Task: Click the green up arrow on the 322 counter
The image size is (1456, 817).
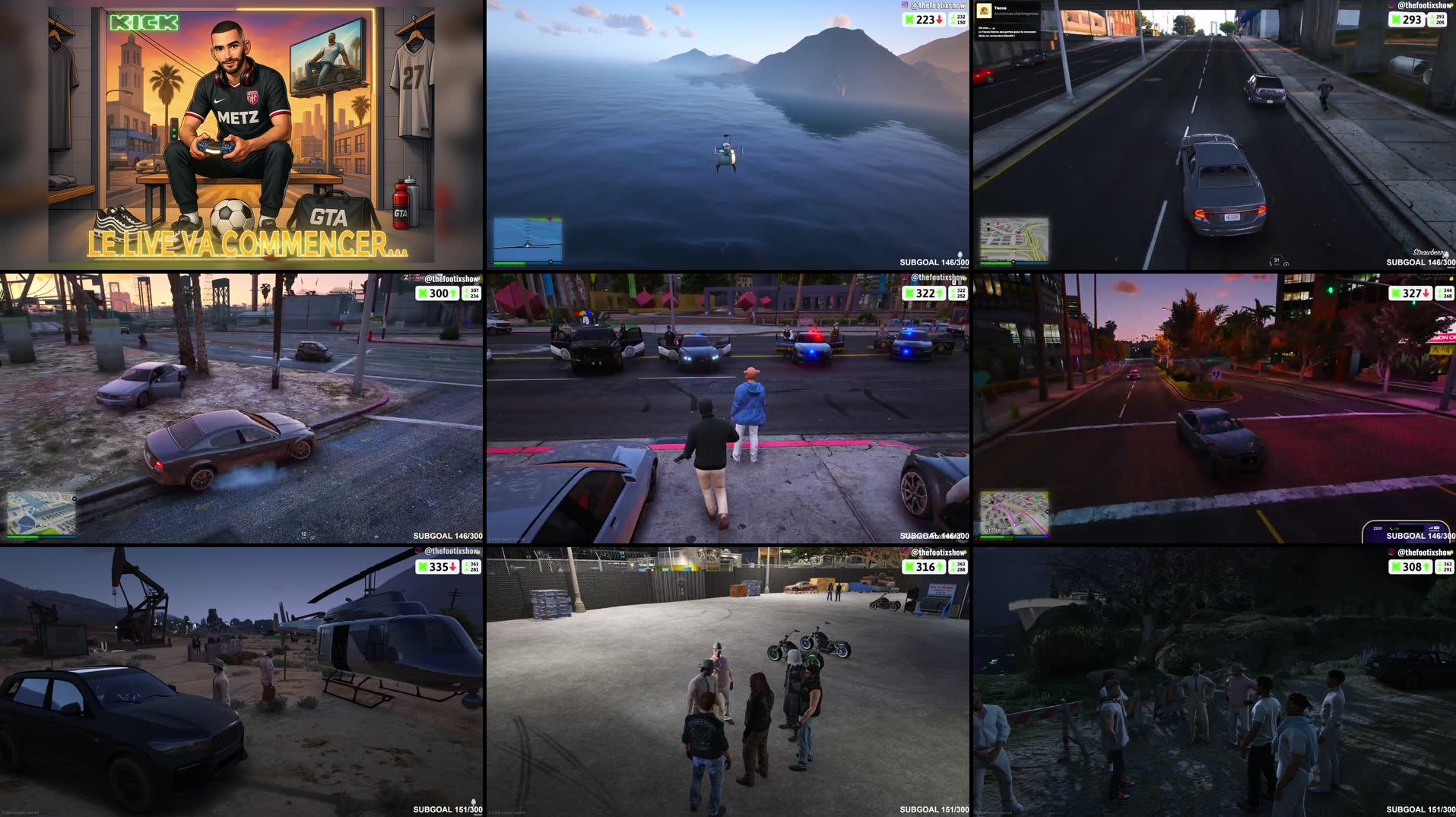Action: [x=940, y=293]
